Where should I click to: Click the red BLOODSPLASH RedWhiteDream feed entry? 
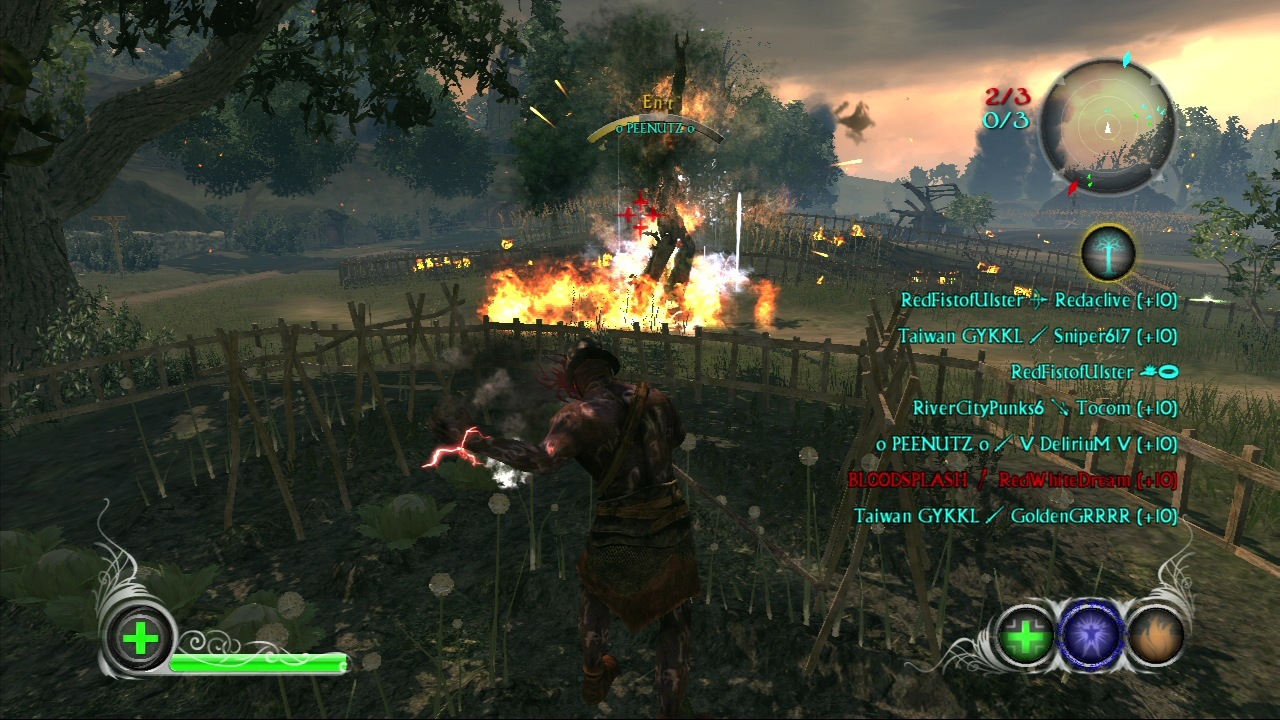point(1012,480)
